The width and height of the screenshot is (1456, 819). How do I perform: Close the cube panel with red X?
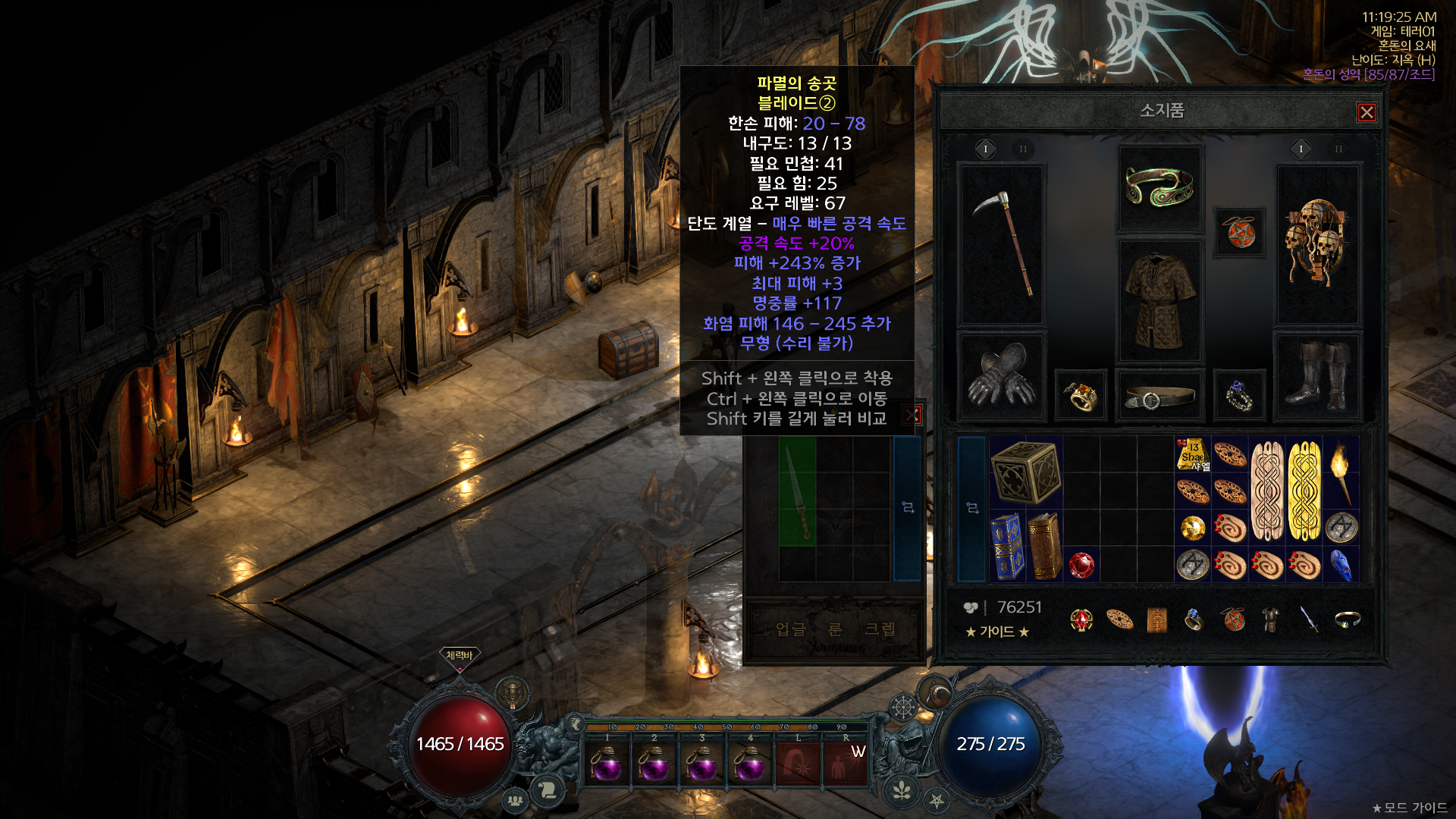(x=912, y=415)
